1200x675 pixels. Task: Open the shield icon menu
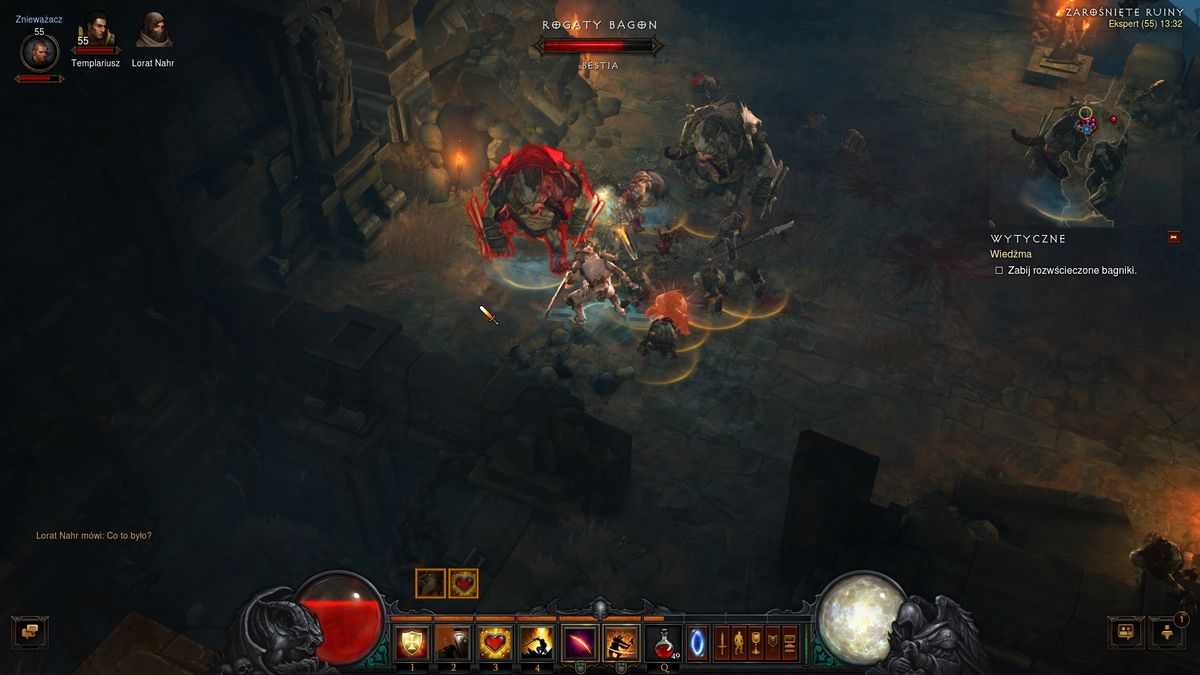coord(772,642)
